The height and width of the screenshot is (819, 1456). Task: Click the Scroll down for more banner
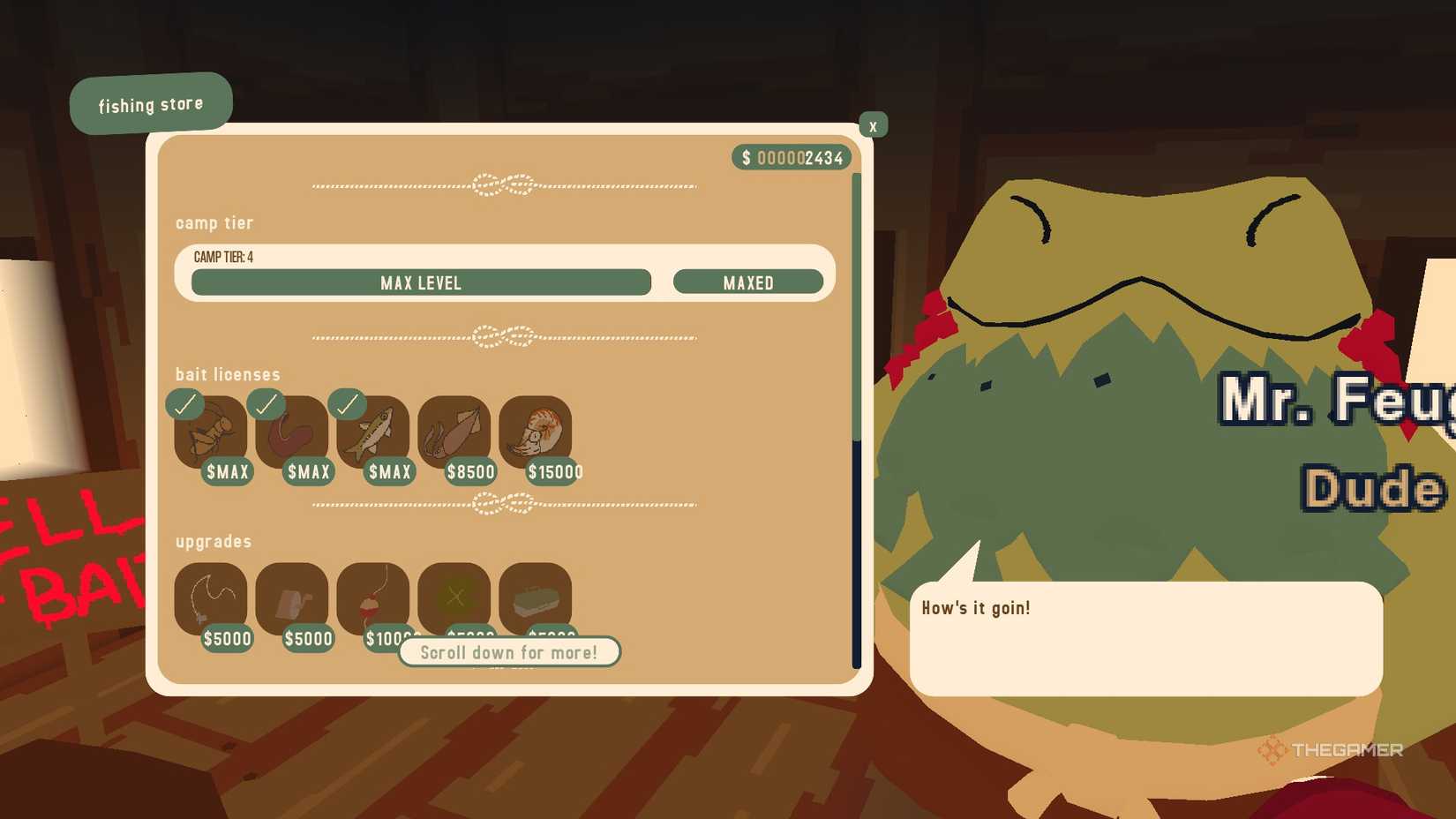[x=510, y=652]
